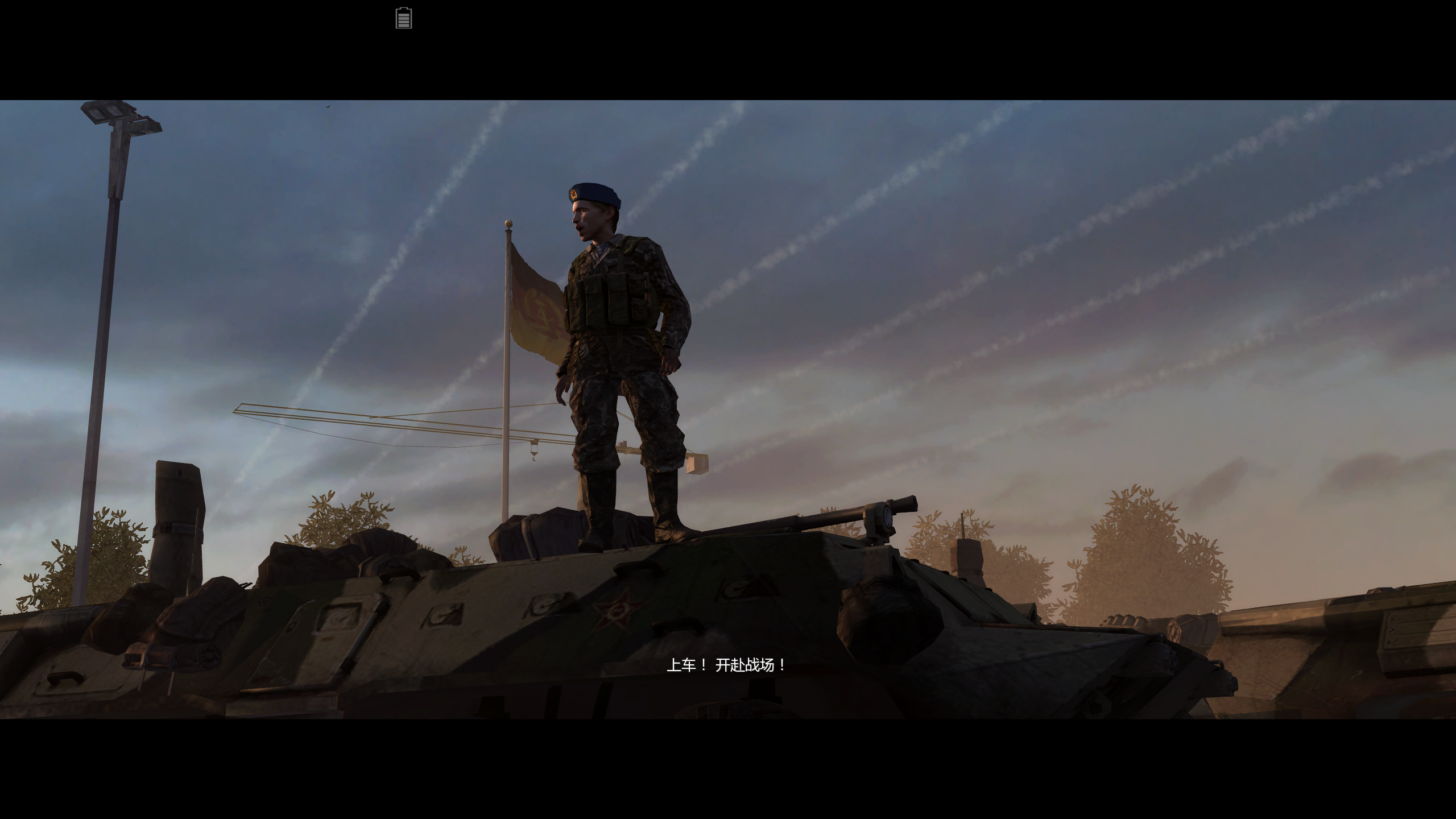Click the battery status icon

pyautogui.click(x=404, y=18)
